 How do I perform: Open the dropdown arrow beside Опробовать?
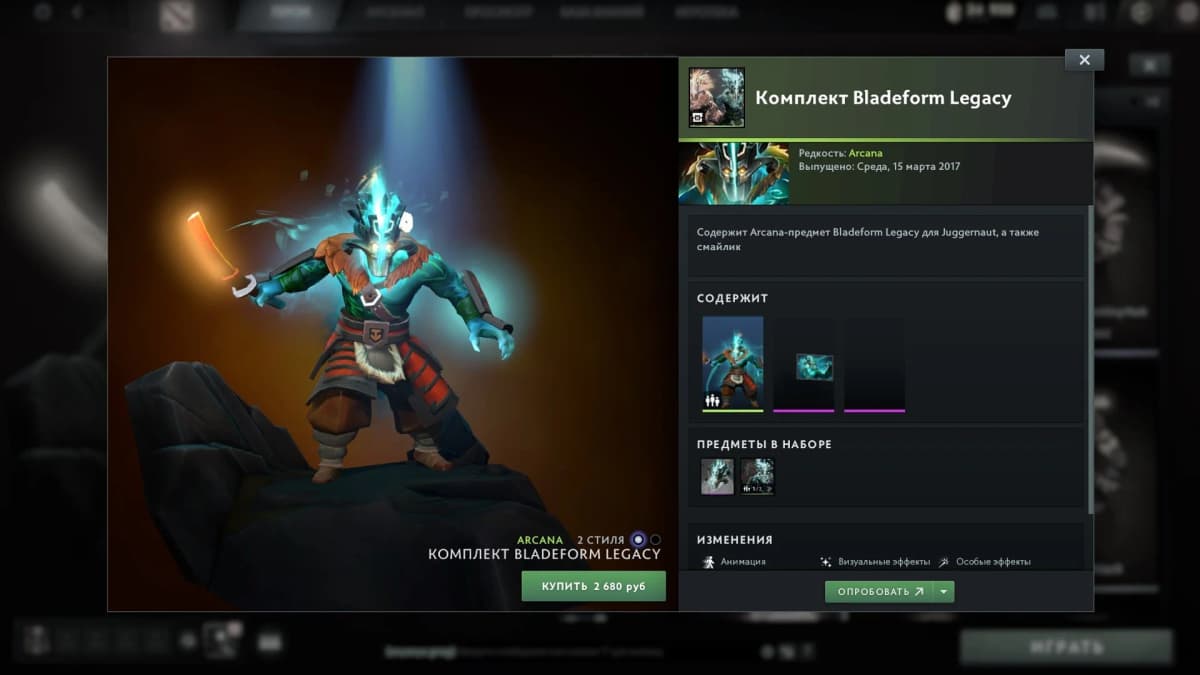click(x=944, y=592)
